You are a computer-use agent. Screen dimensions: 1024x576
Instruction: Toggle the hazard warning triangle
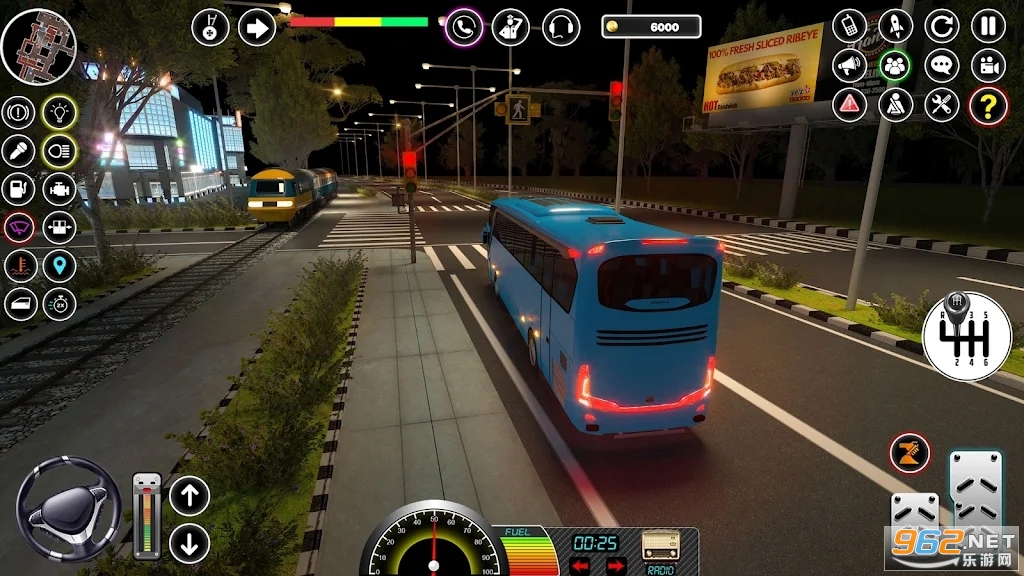(849, 105)
